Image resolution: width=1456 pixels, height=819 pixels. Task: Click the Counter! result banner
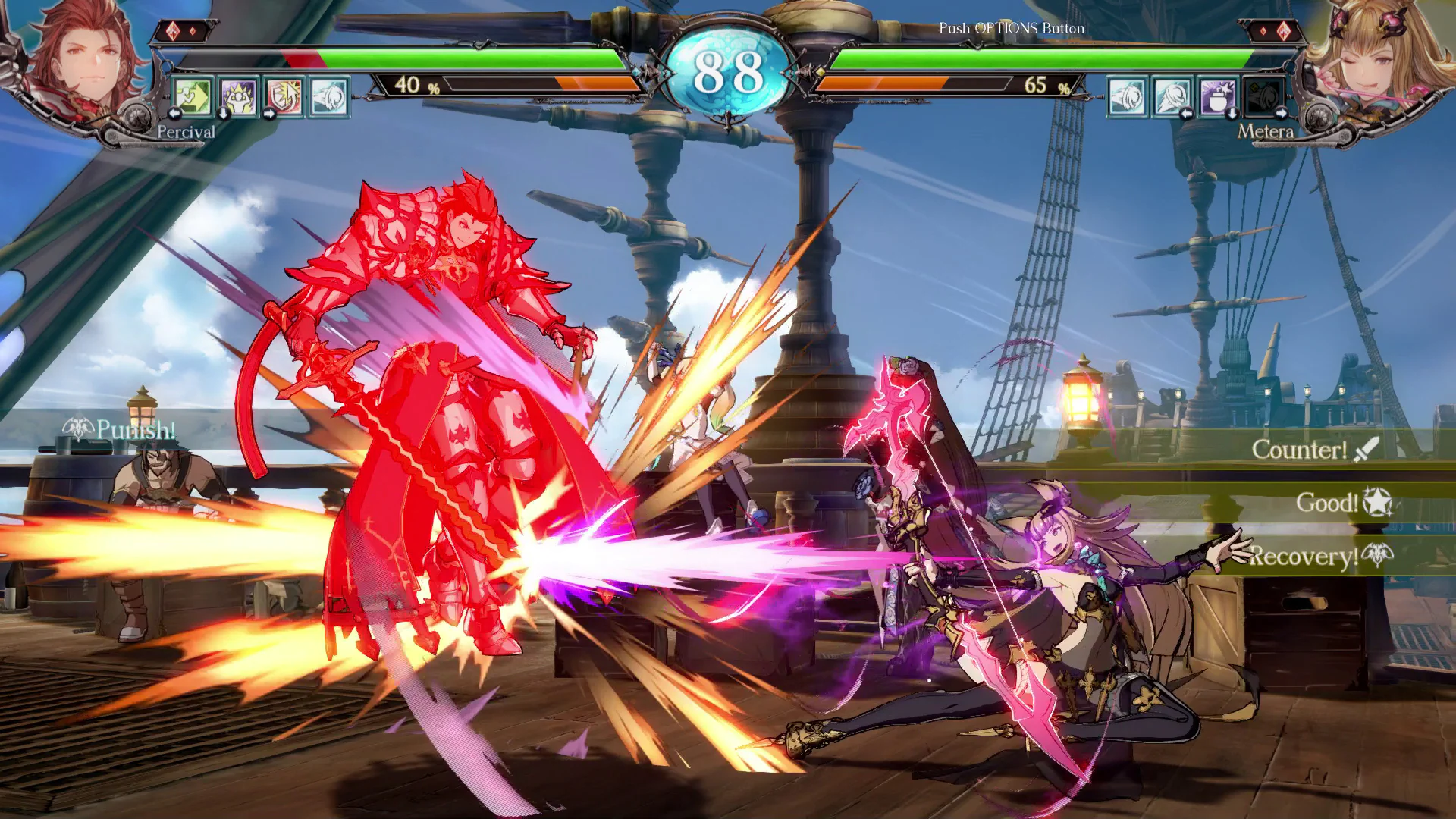pos(1301,449)
